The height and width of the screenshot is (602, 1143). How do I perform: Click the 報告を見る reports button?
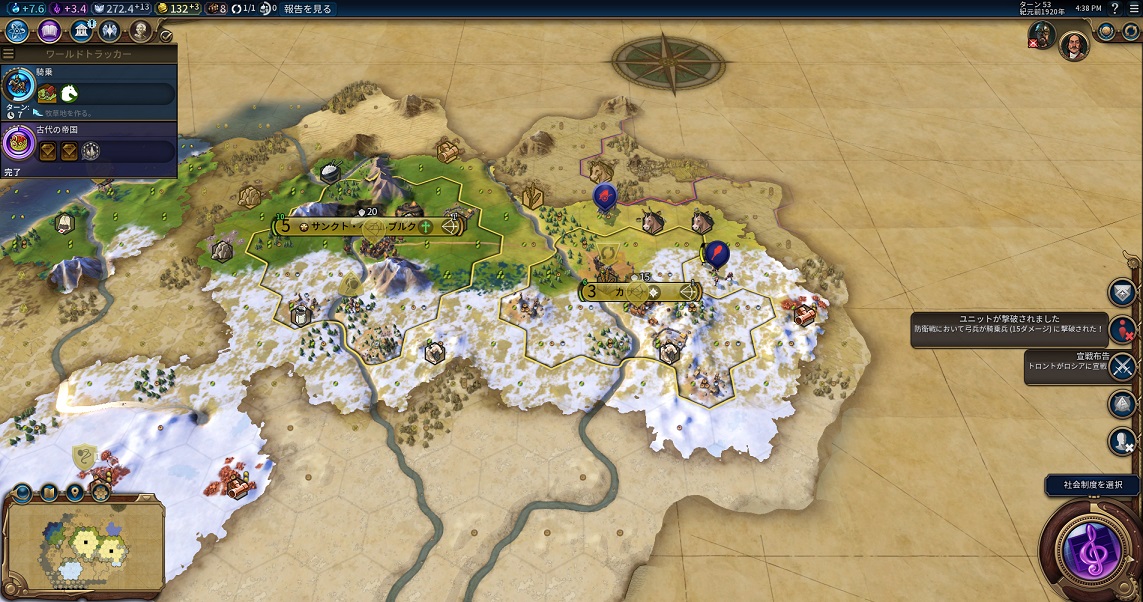(x=309, y=9)
